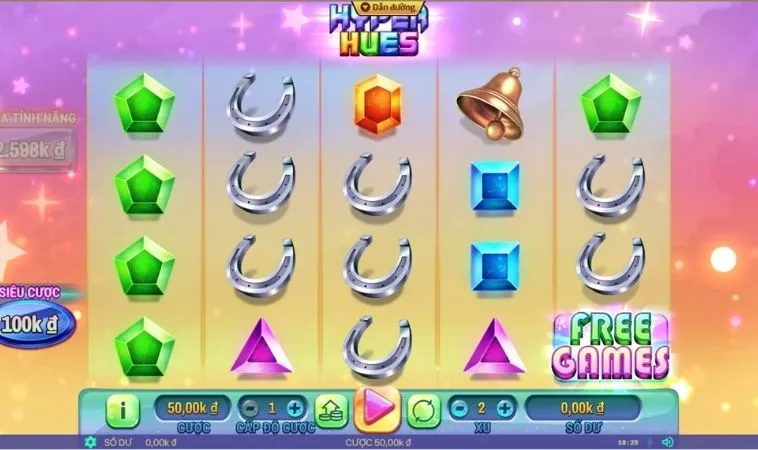Toggle the lightning bolt quick-spin icon
This screenshot has height=450, width=758.
click(x=648, y=442)
